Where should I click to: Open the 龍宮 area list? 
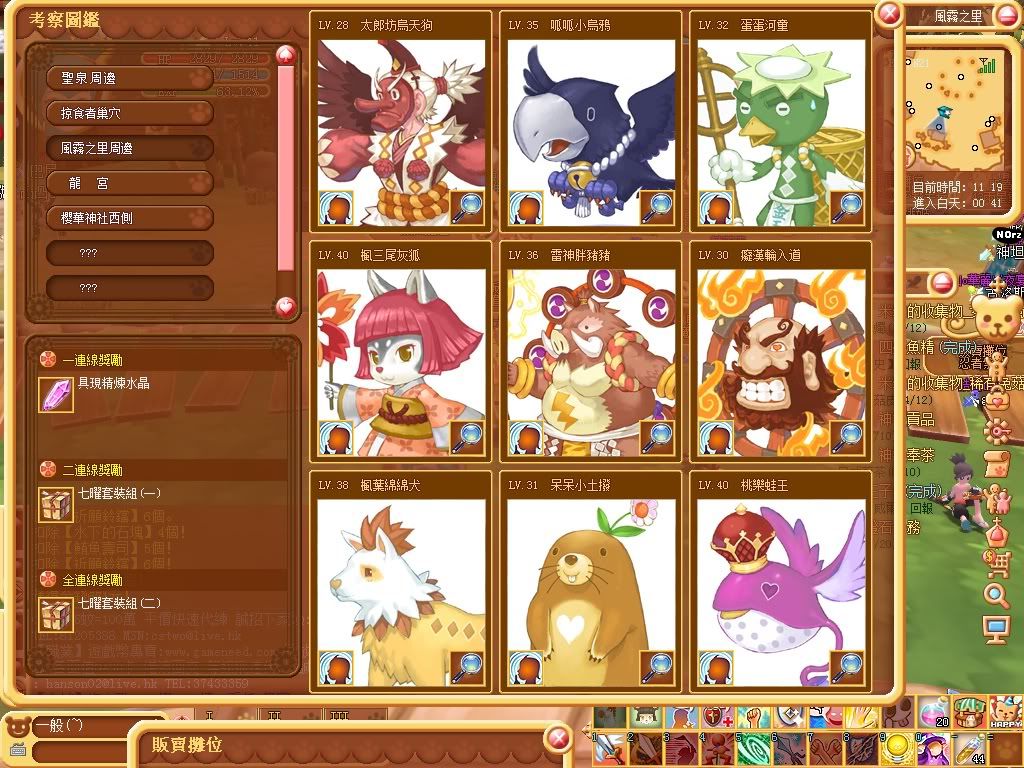coord(130,183)
